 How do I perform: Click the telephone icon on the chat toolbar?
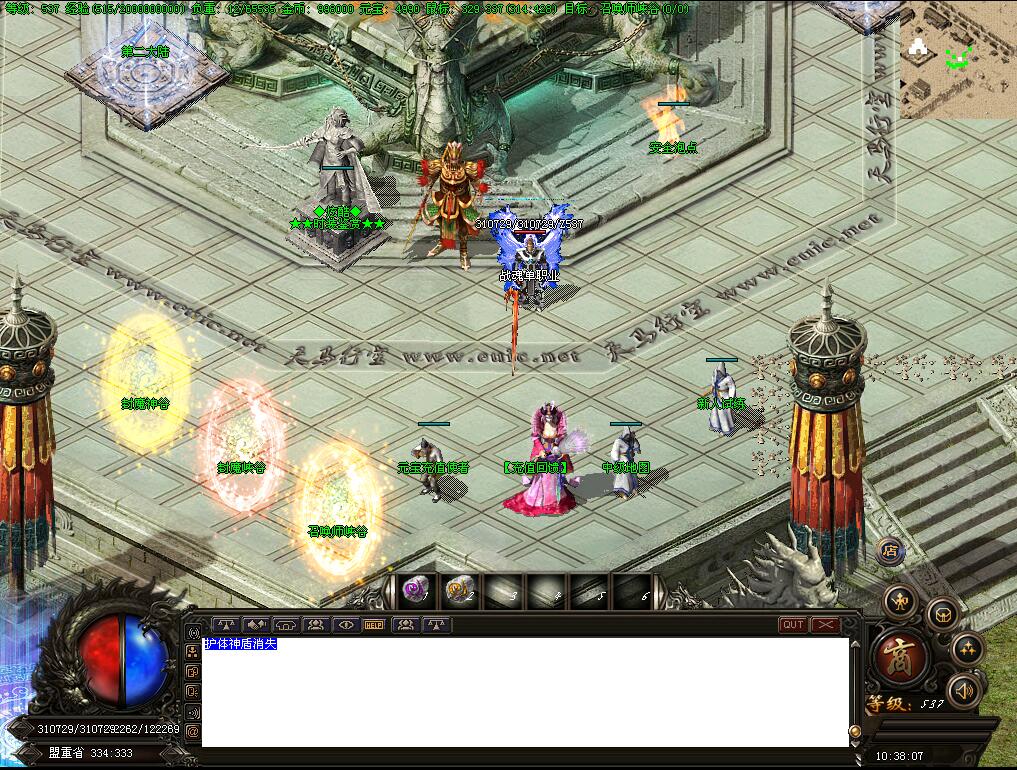pos(288,625)
